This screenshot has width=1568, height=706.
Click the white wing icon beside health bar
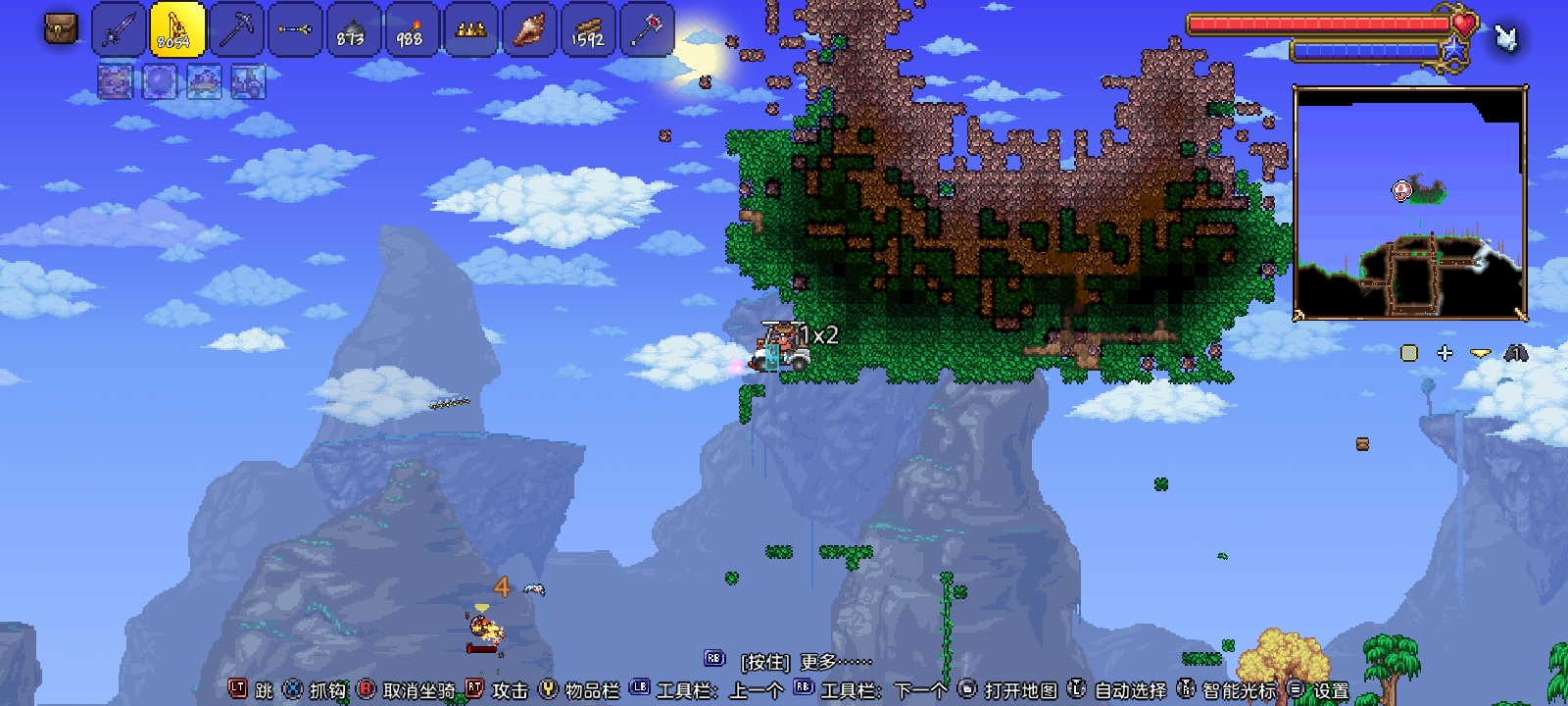[1505, 37]
